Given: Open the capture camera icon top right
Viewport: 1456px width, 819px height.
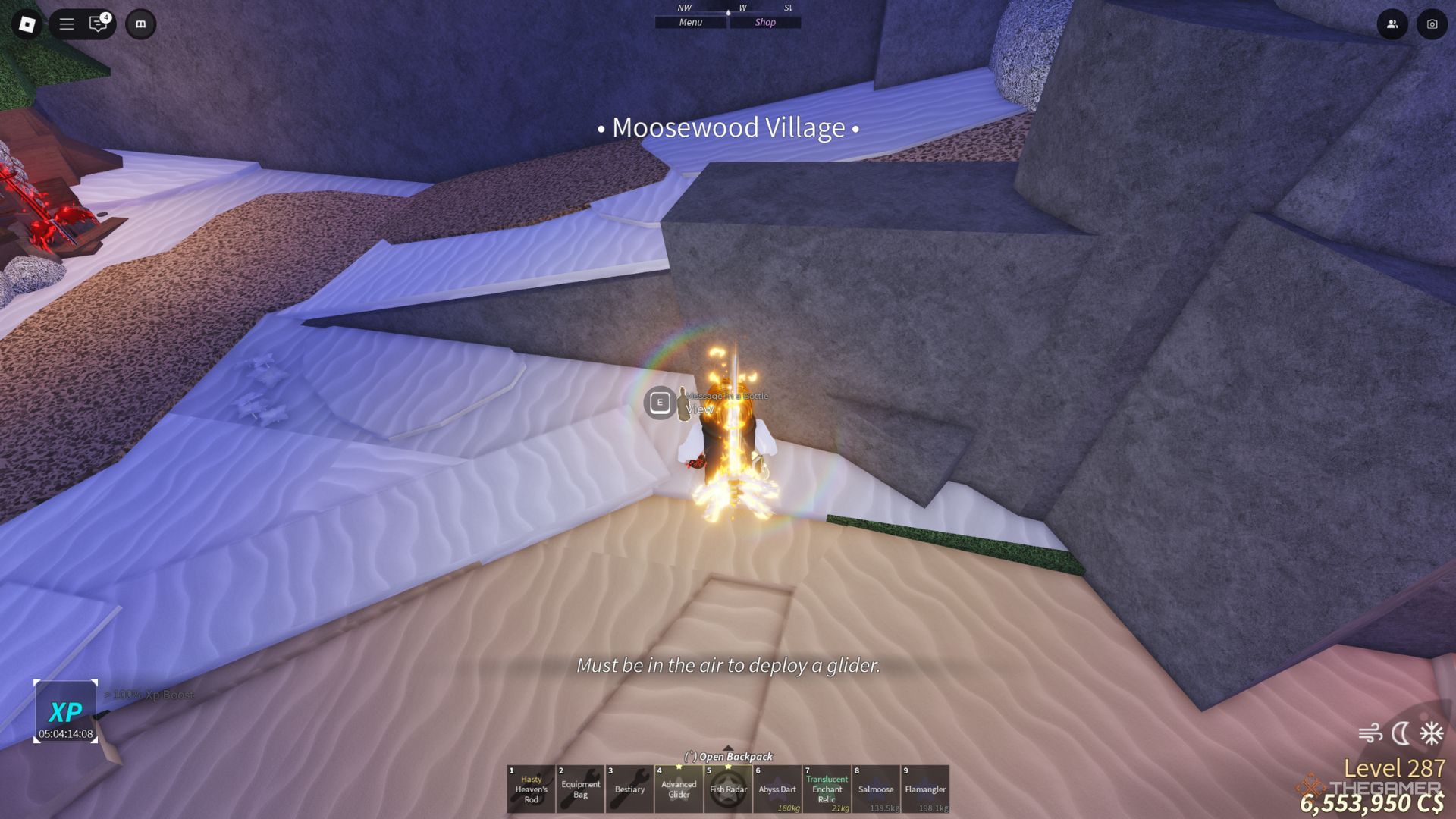Looking at the screenshot, I should pyautogui.click(x=1432, y=24).
